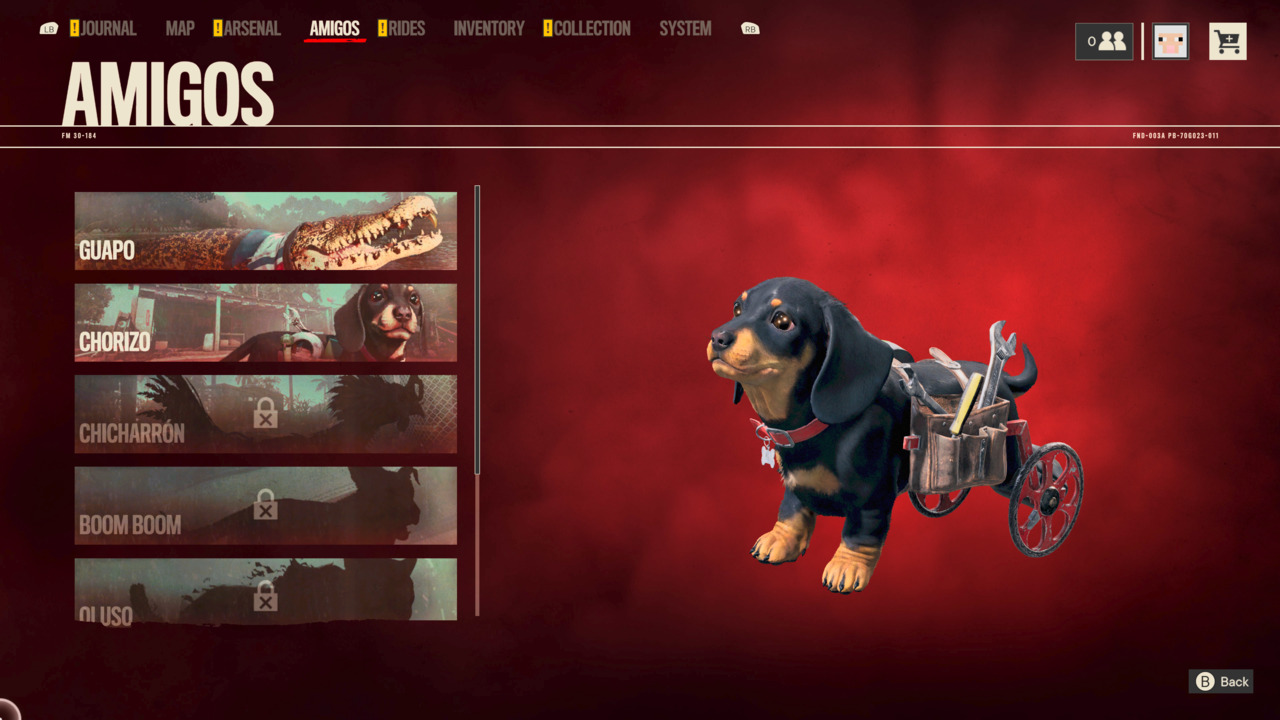Click the locked Chicharrón amigo entry

tap(265, 414)
